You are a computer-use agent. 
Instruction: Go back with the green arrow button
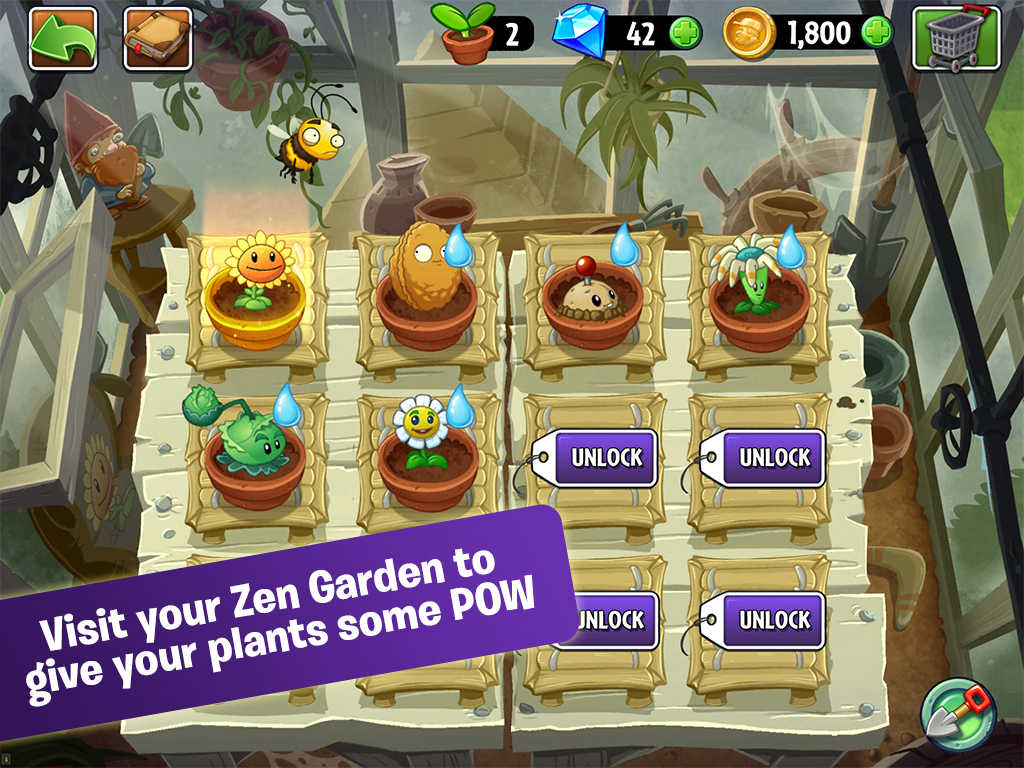pyautogui.click(x=62, y=38)
